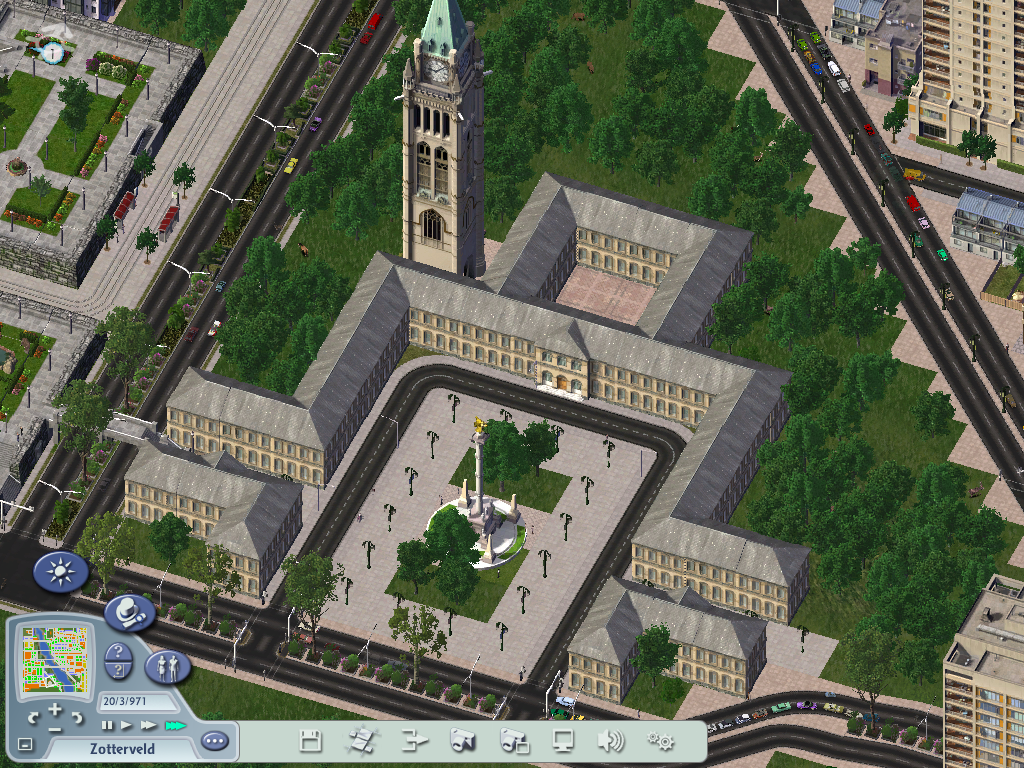Toggle the three-dots options button
Viewport: 1024px width, 768px height.
tap(214, 742)
